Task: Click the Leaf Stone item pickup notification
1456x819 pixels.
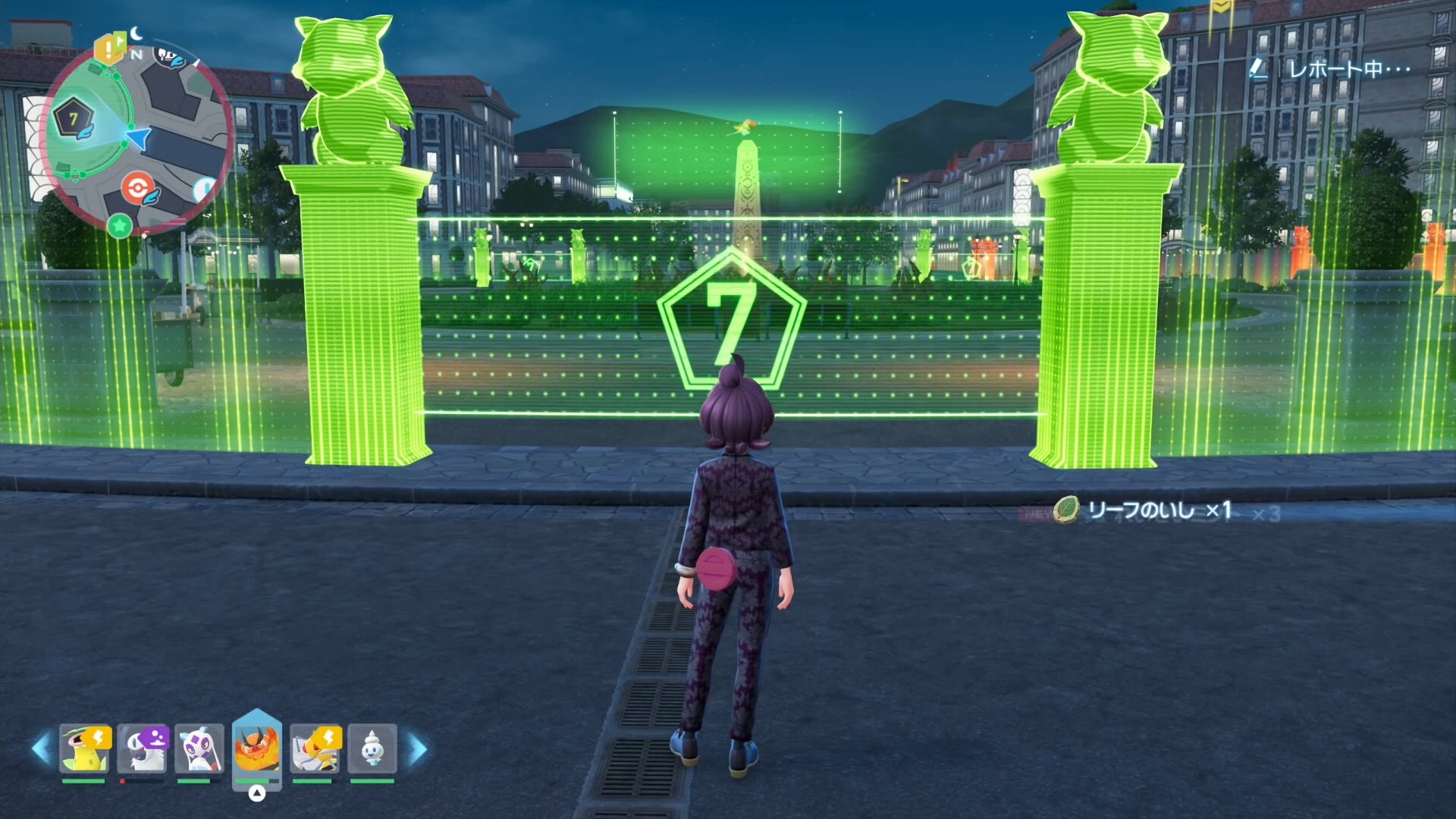Action: coord(1145,510)
